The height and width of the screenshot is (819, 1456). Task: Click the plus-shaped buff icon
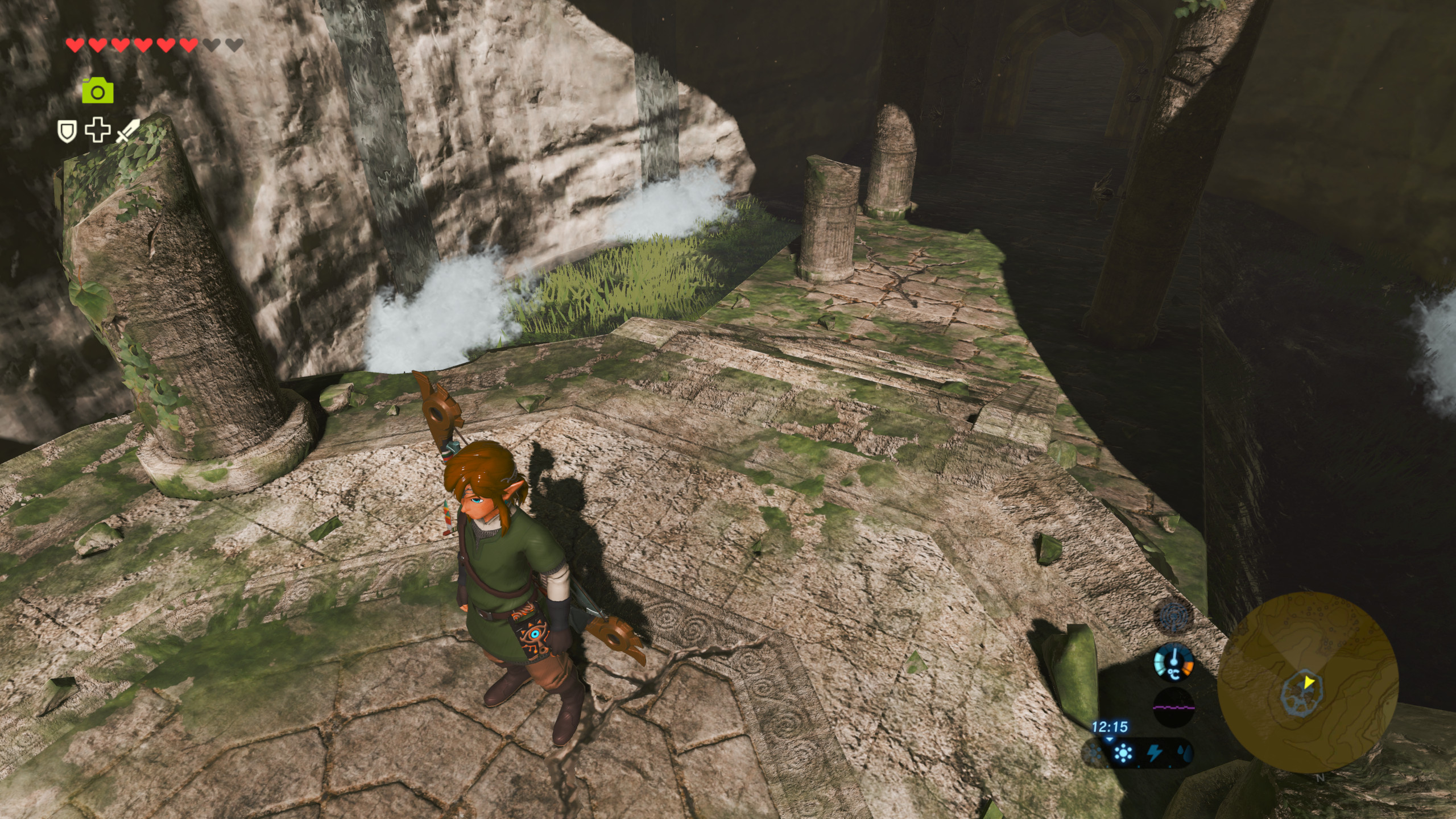[x=98, y=132]
